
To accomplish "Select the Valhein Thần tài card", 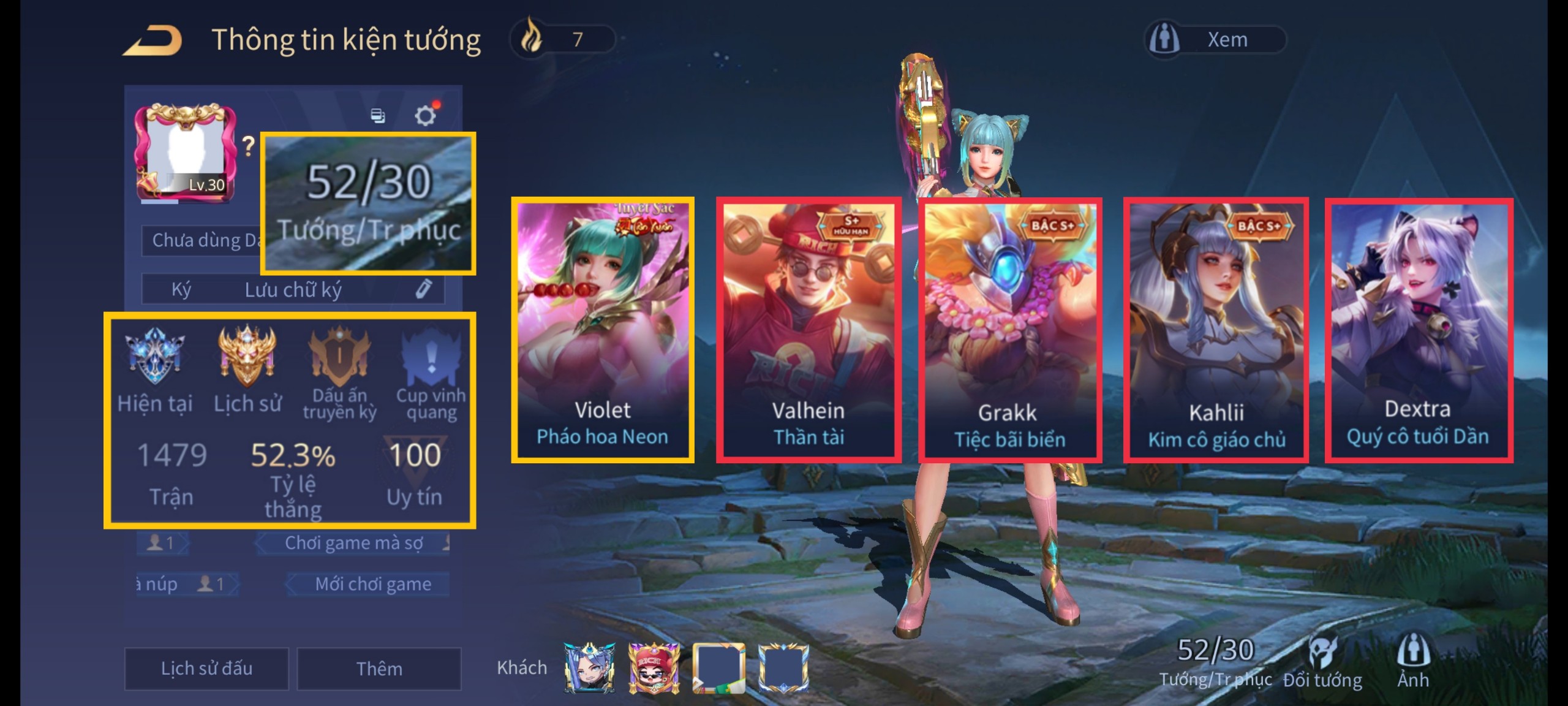I will 809,329.
